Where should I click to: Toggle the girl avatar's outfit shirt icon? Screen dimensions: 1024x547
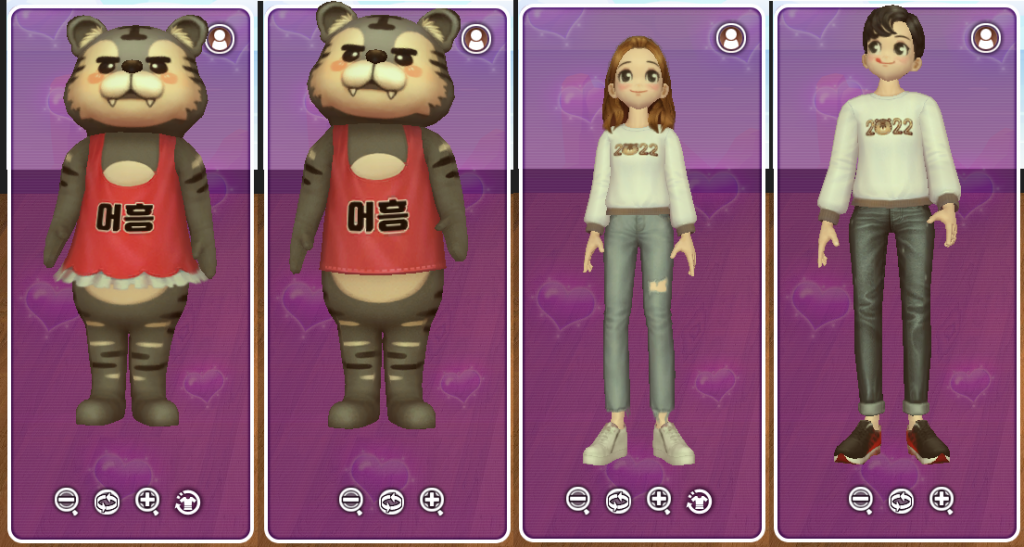[x=700, y=500]
